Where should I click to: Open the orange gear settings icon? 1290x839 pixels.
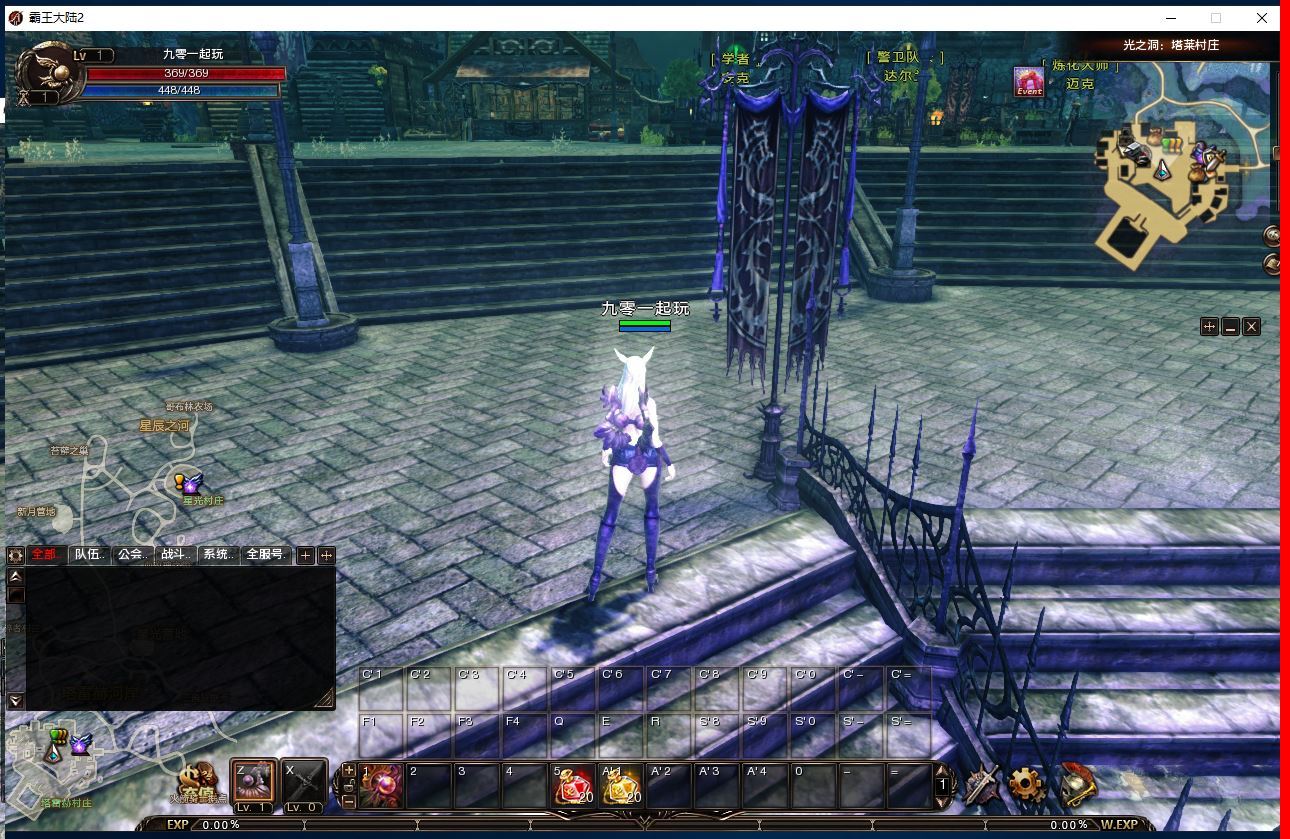coord(1027,784)
